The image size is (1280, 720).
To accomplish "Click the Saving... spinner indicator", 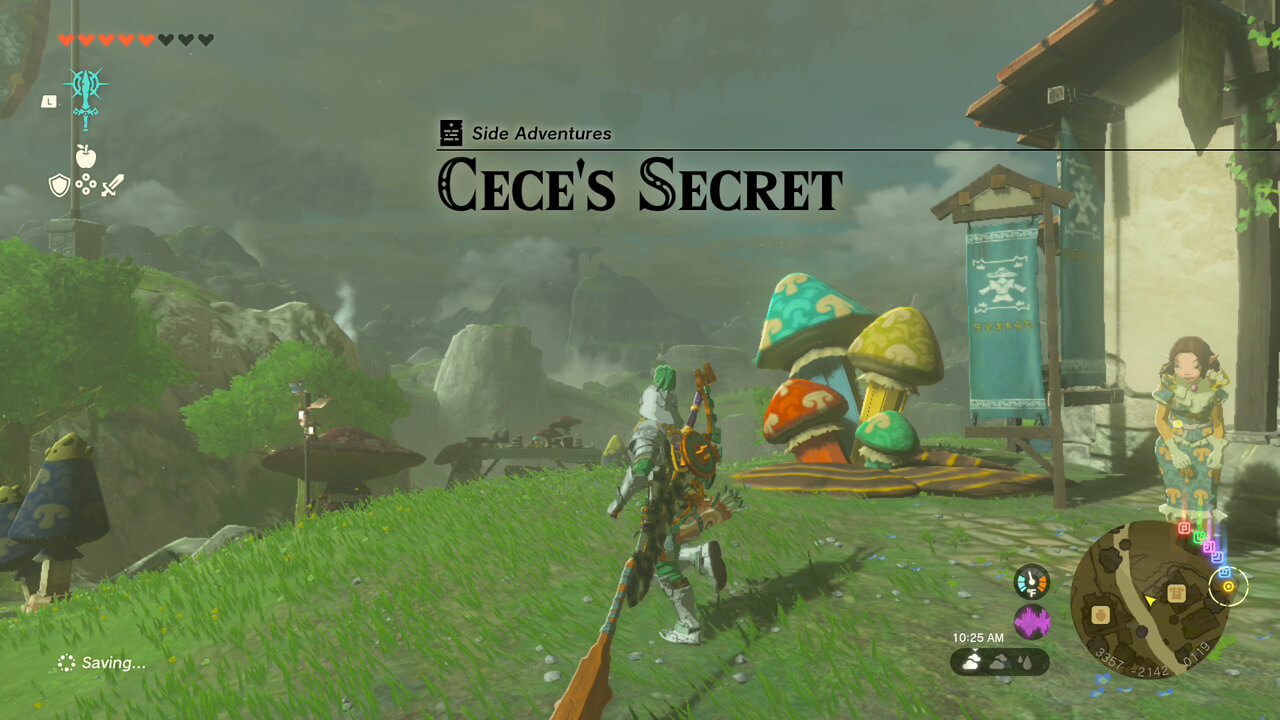I will [x=66, y=662].
